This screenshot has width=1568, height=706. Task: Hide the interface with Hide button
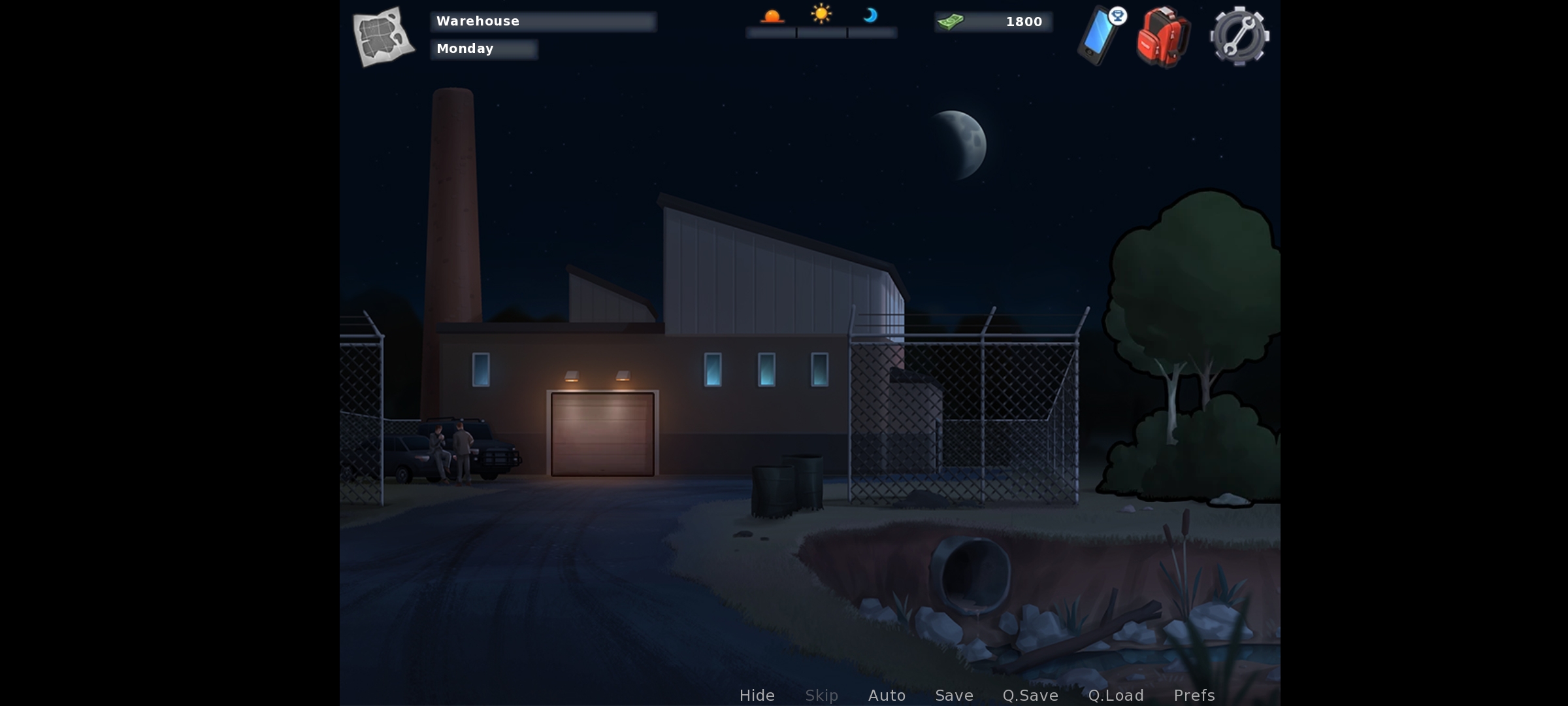point(757,695)
